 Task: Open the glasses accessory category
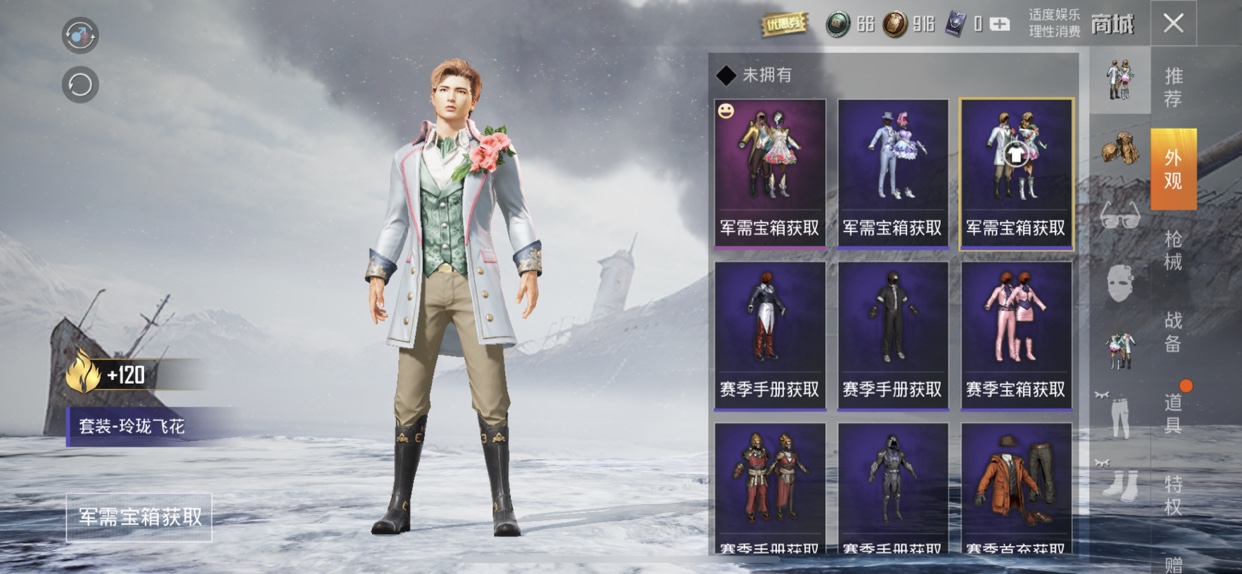coord(1120,215)
